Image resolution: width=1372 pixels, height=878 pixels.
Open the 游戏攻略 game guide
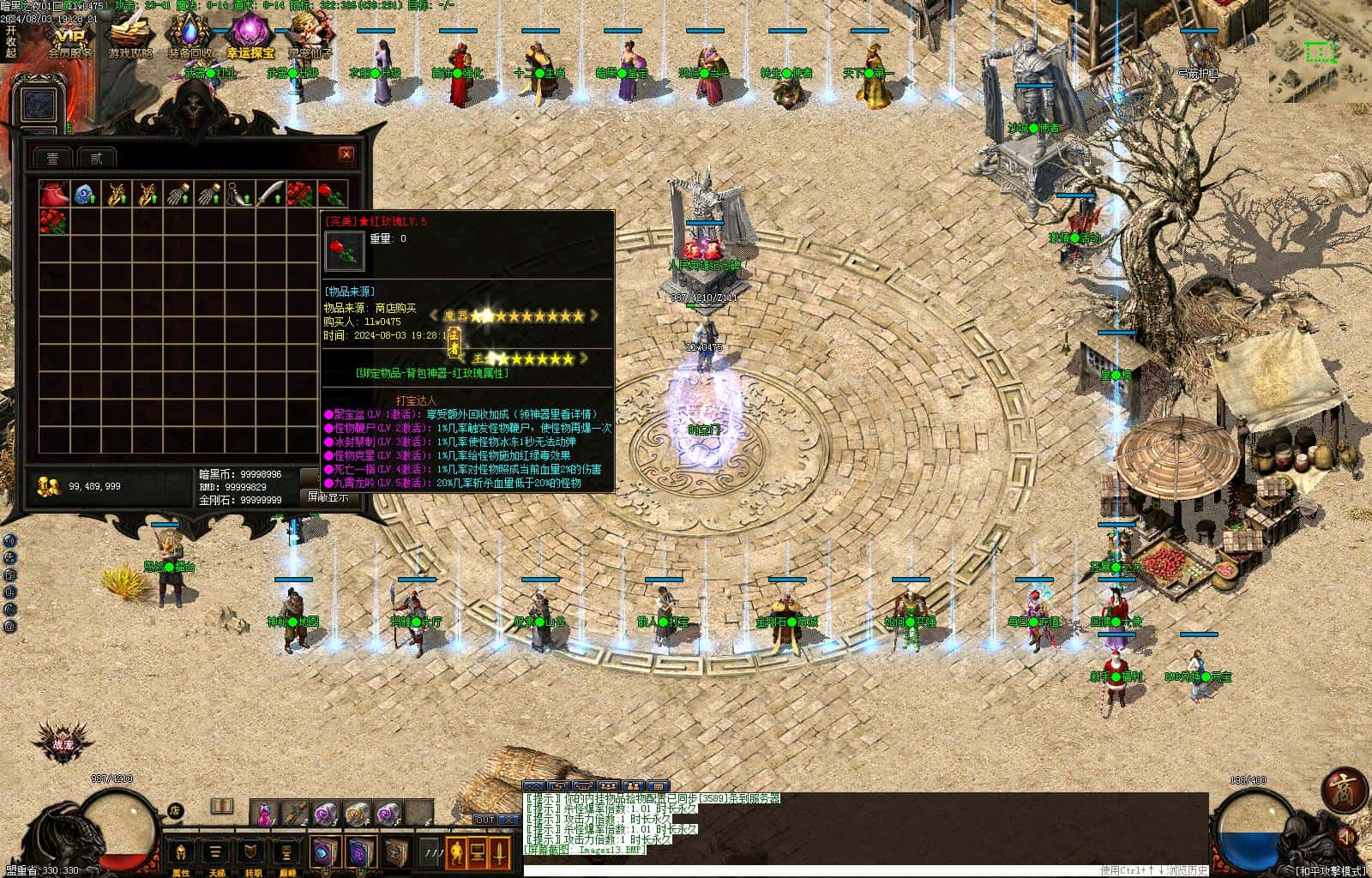(129, 38)
